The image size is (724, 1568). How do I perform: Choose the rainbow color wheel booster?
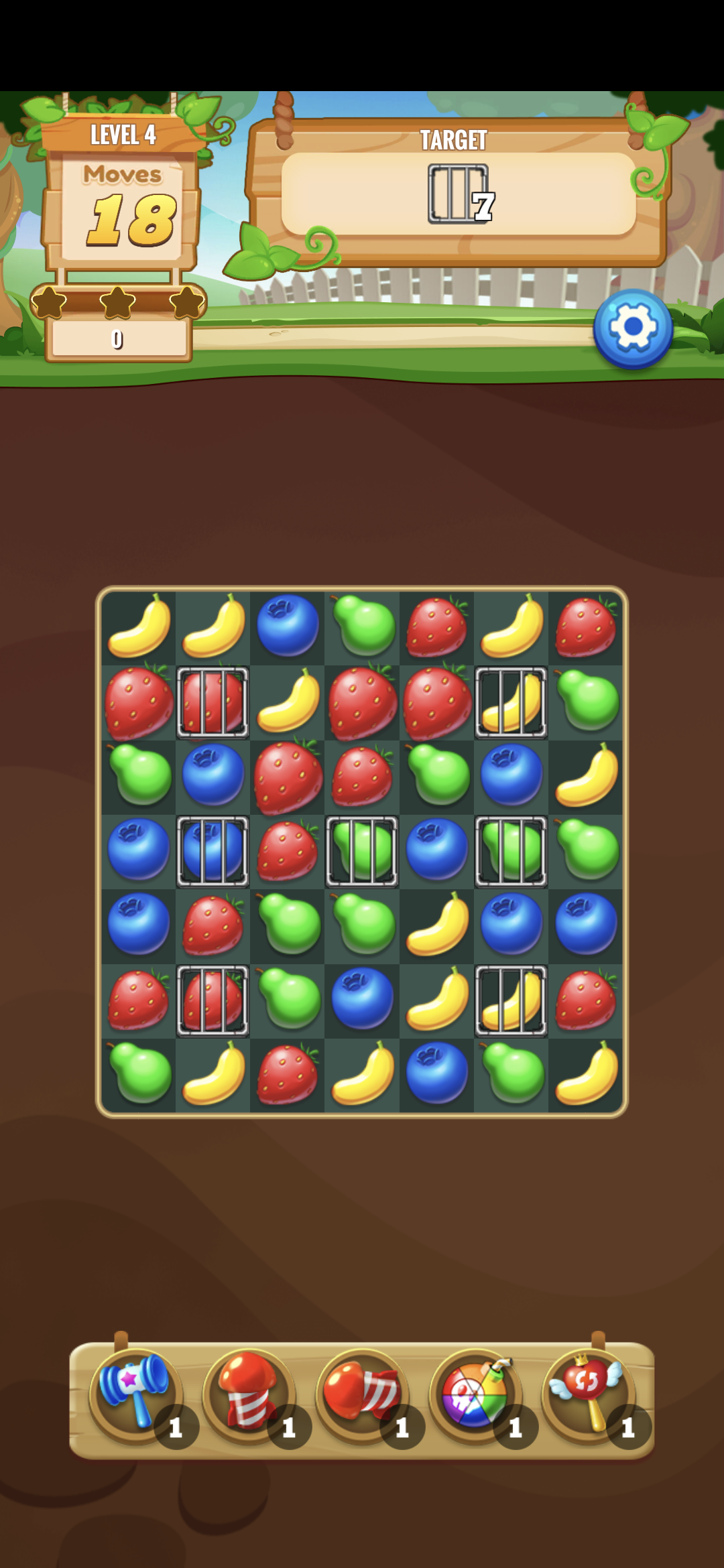pos(475,1394)
